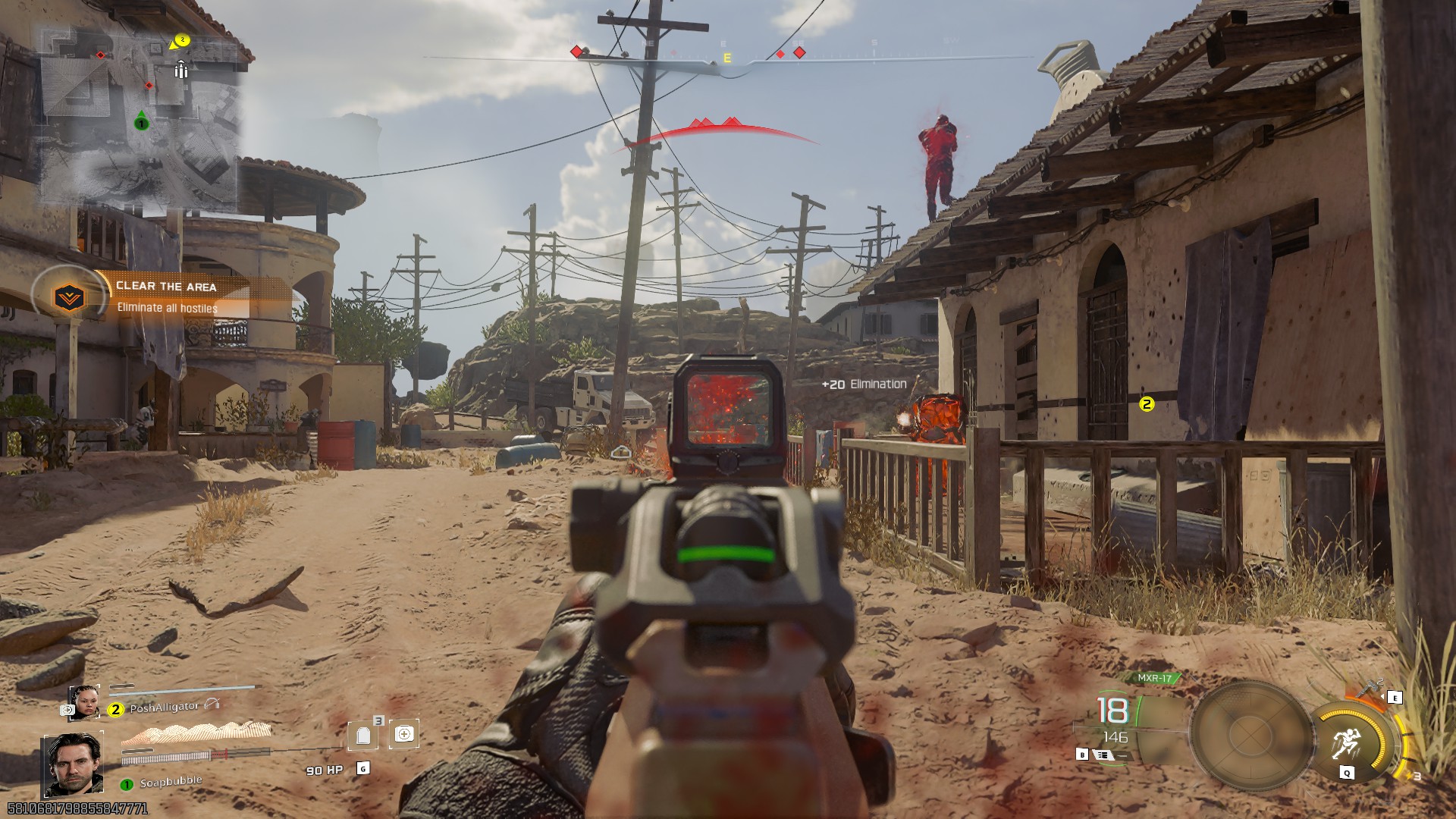This screenshot has height=819, width=1456.
Task: Open the compass East marker at screen top
Action: (x=727, y=56)
